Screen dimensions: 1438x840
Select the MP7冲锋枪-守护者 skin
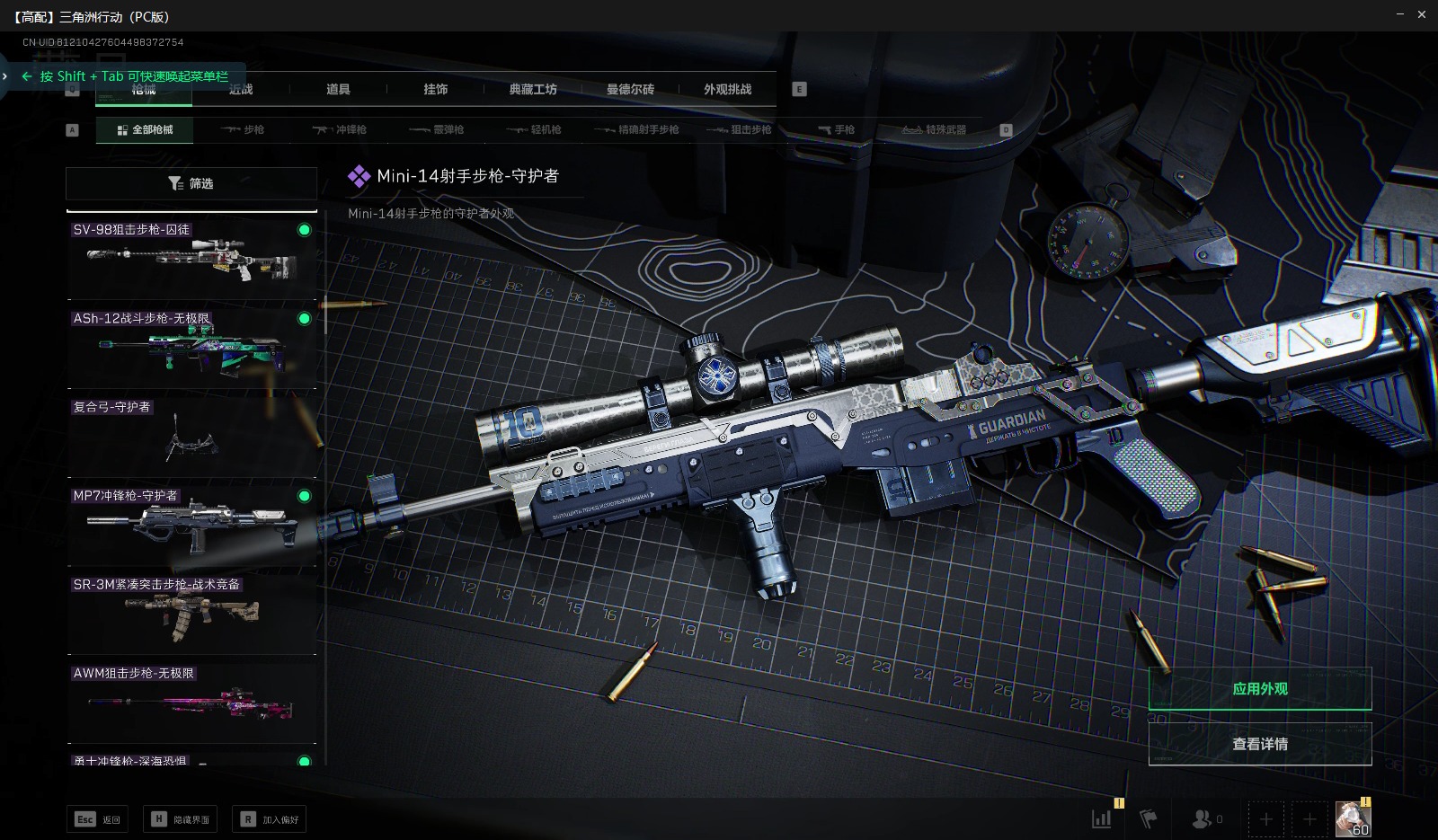click(191, 525)
